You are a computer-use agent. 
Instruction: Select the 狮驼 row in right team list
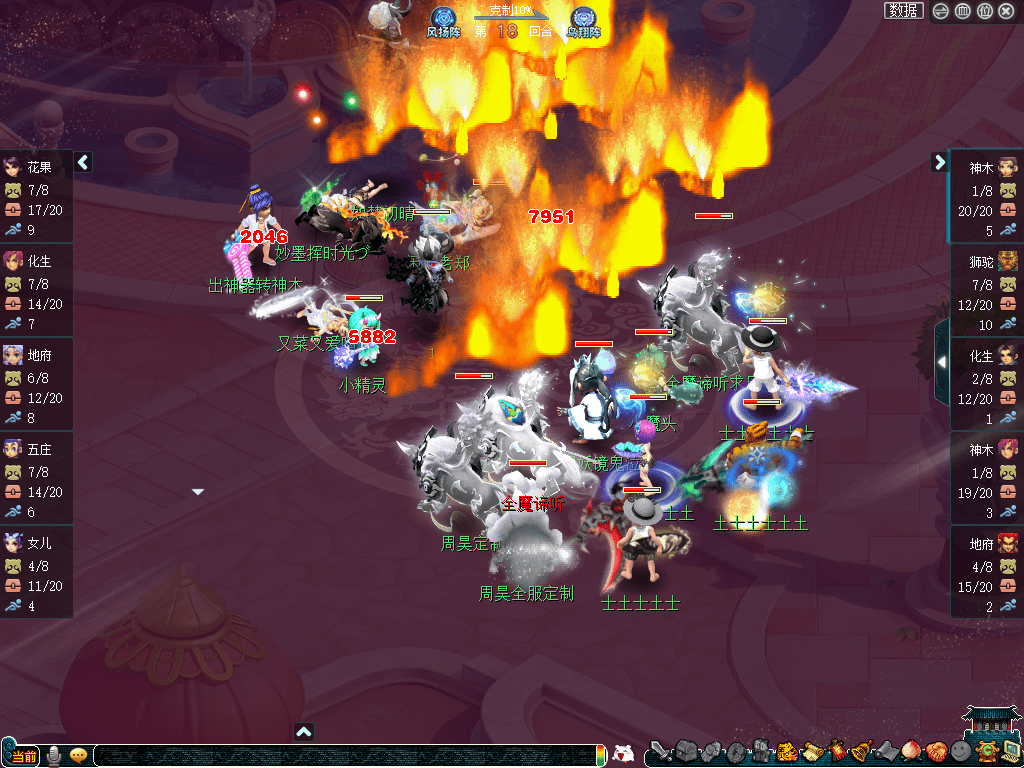pyautogui.click(x=986, y=292)
